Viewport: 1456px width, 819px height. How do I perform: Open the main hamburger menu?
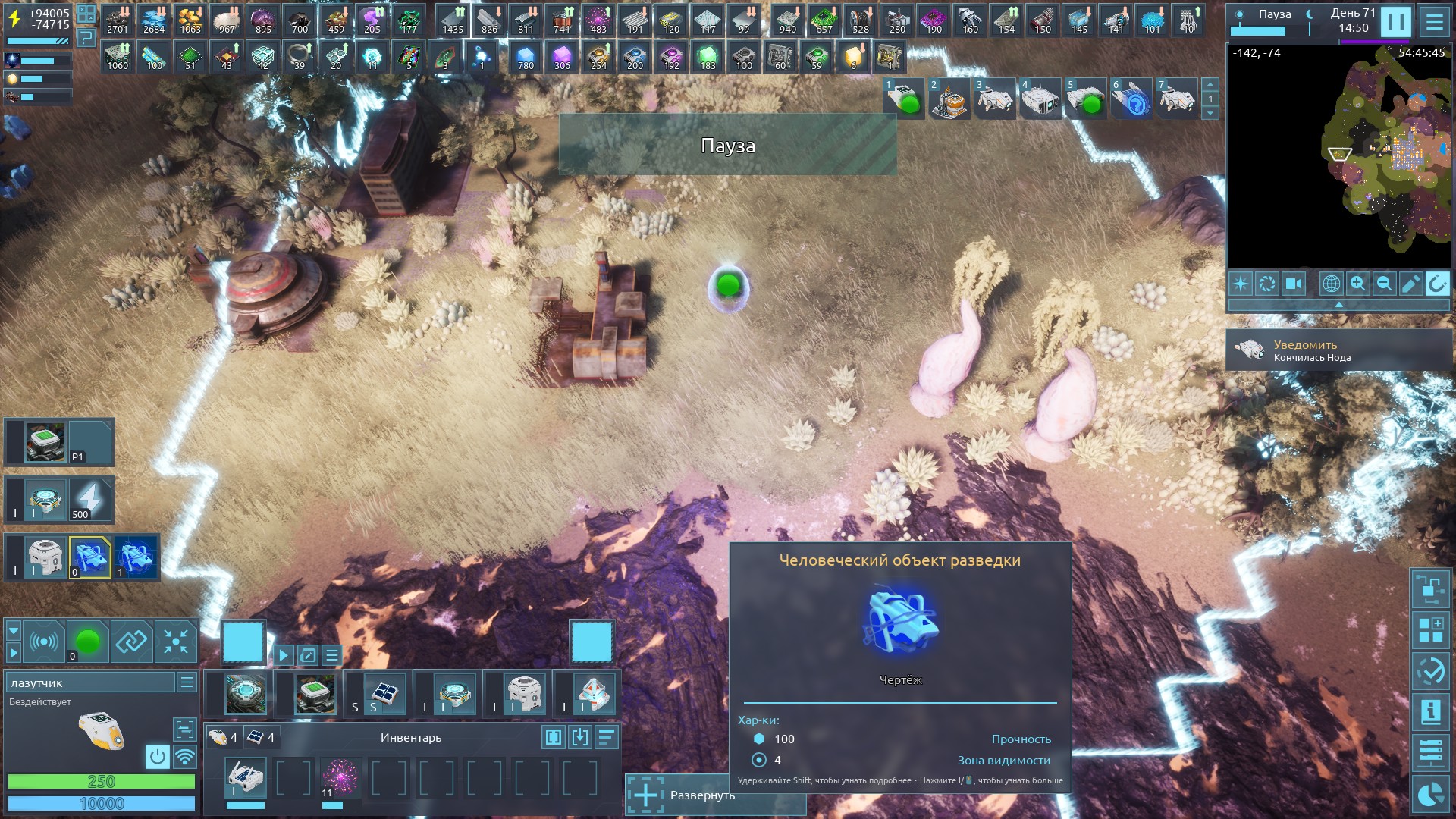[x=1434, y=22]
